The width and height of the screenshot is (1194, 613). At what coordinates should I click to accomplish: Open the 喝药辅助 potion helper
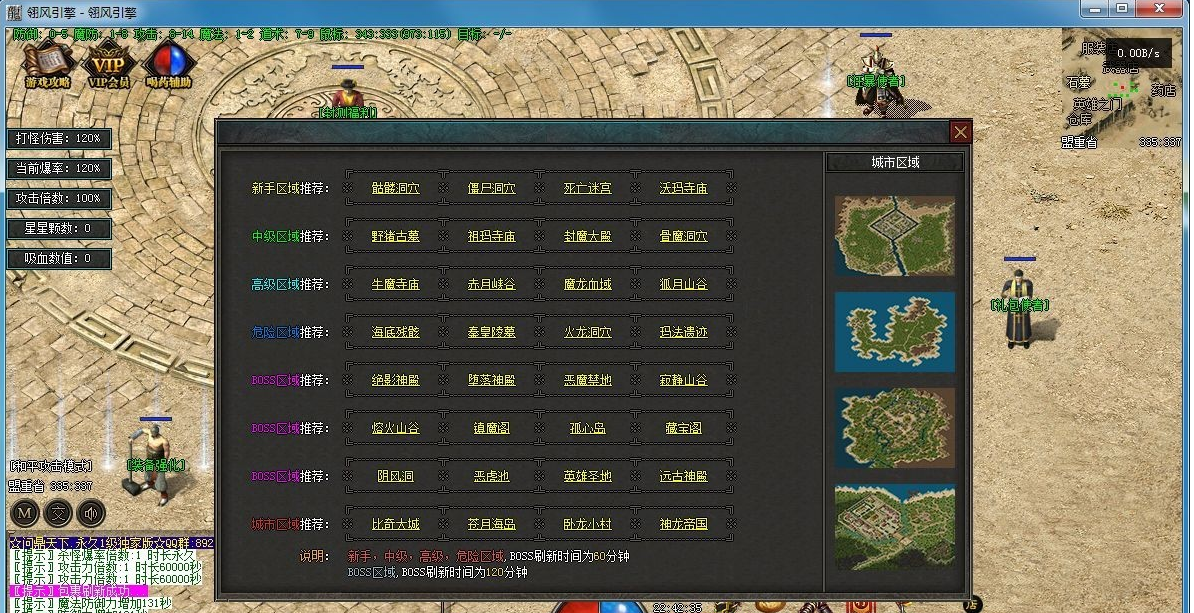(167, 64)
